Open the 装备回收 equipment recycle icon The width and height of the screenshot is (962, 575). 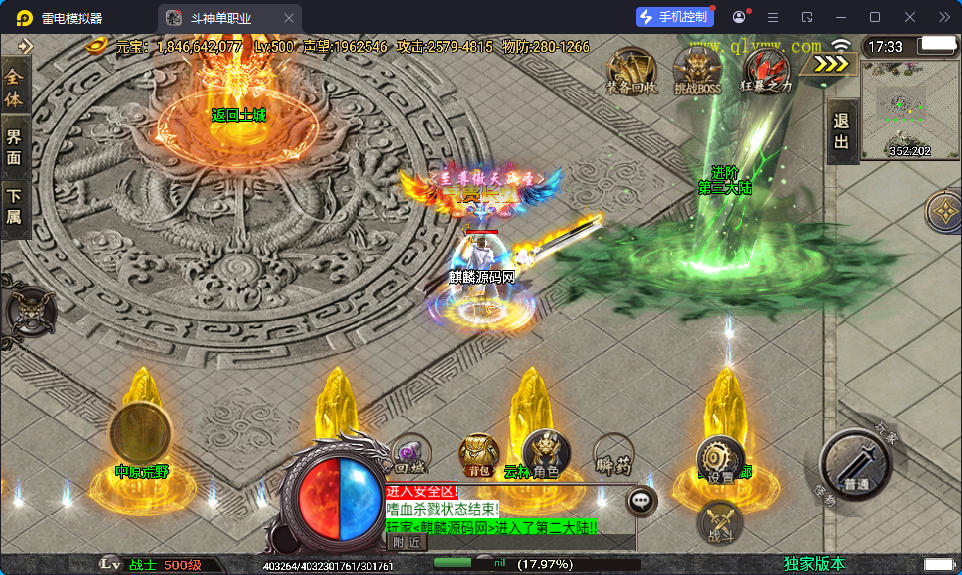point(631,68)
